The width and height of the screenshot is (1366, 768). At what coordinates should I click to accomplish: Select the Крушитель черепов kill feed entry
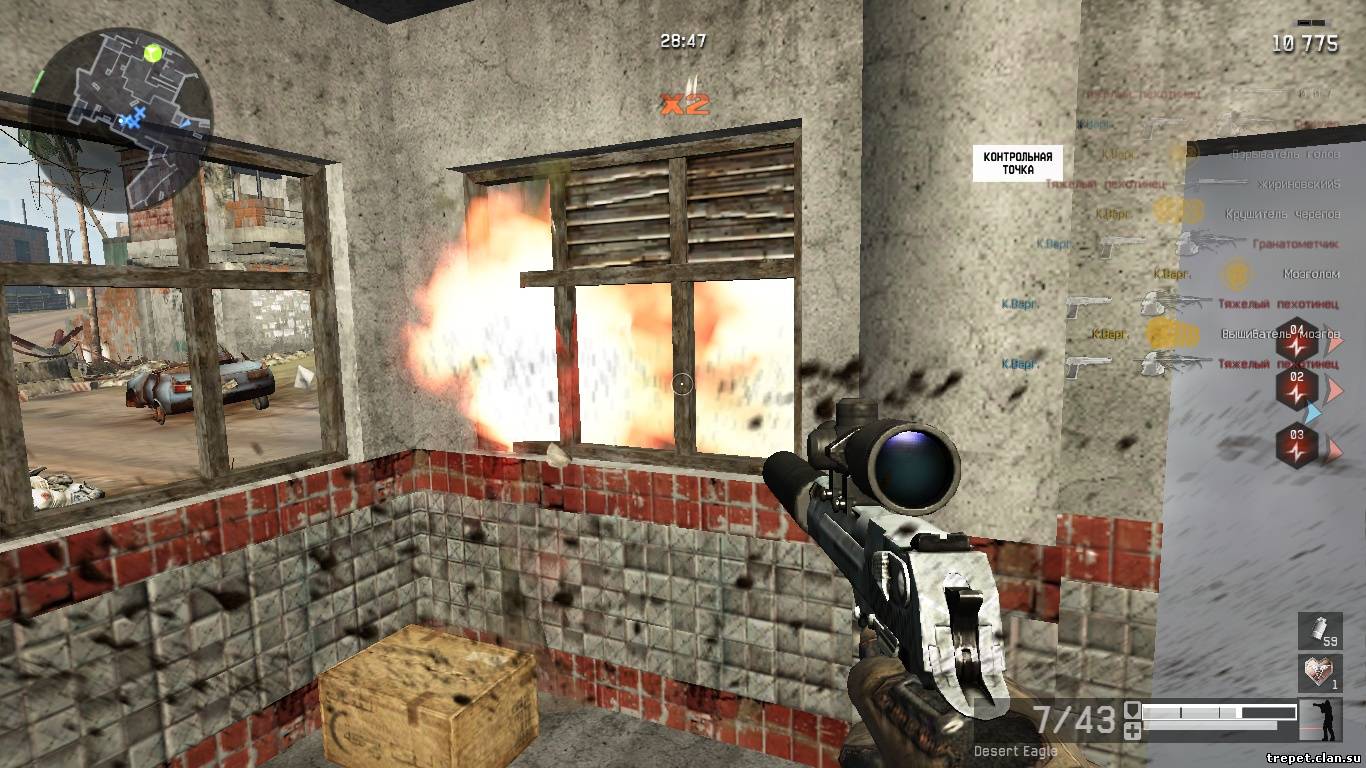[1282, 214]
